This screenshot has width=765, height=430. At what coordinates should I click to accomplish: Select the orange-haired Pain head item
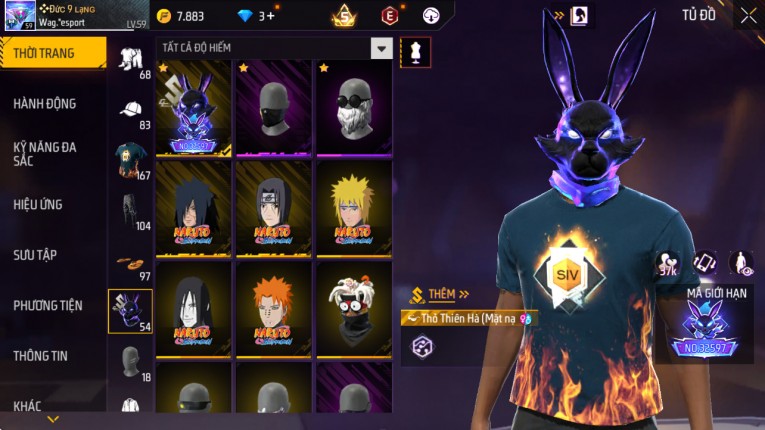tap(274, 309)
